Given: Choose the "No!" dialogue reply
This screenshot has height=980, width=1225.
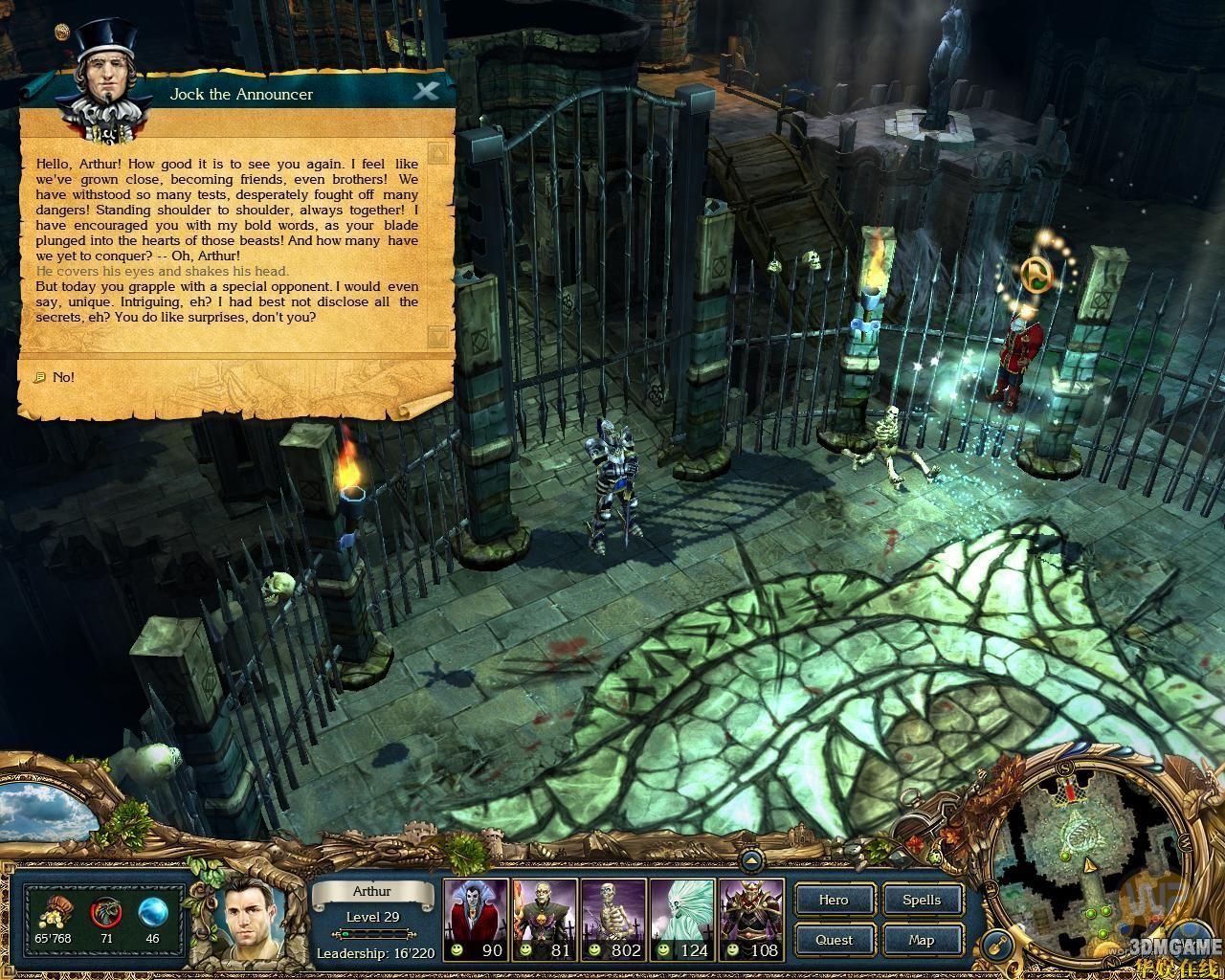Looking at the screenshot, I should [x=63, y=377].
